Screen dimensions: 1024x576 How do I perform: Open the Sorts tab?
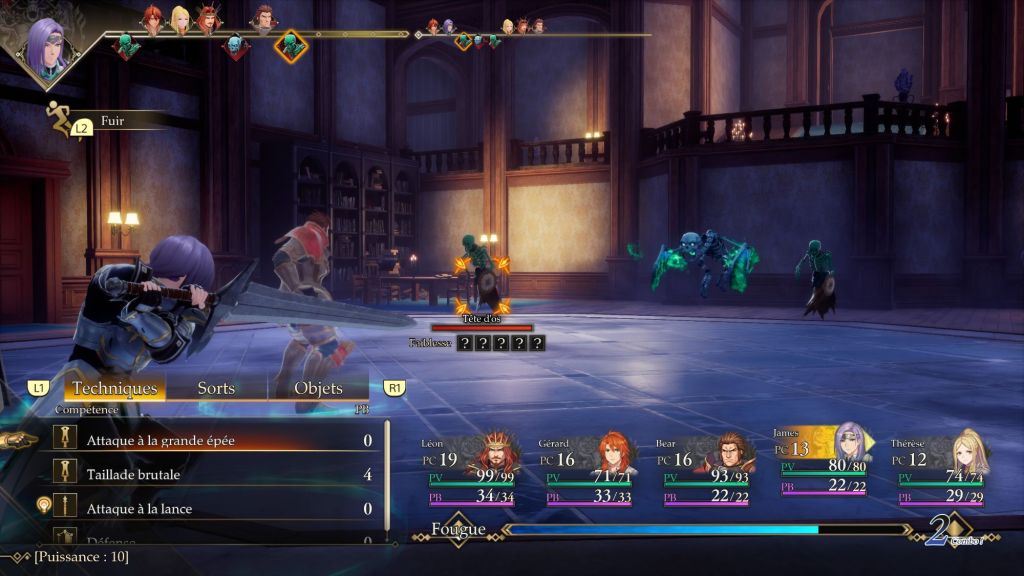coord(216,388)
